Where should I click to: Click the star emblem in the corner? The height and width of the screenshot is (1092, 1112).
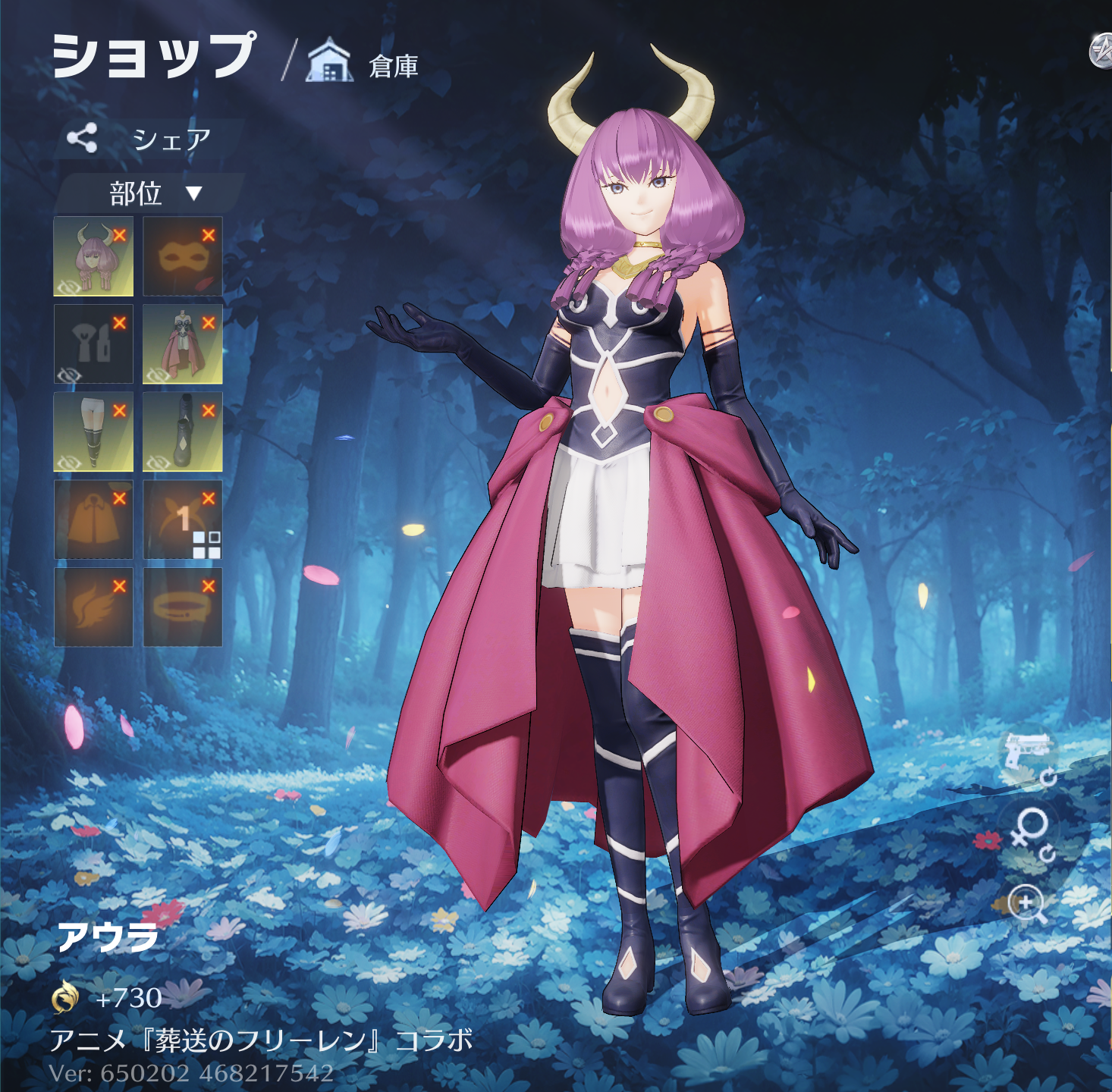(x=1101, y=52)
